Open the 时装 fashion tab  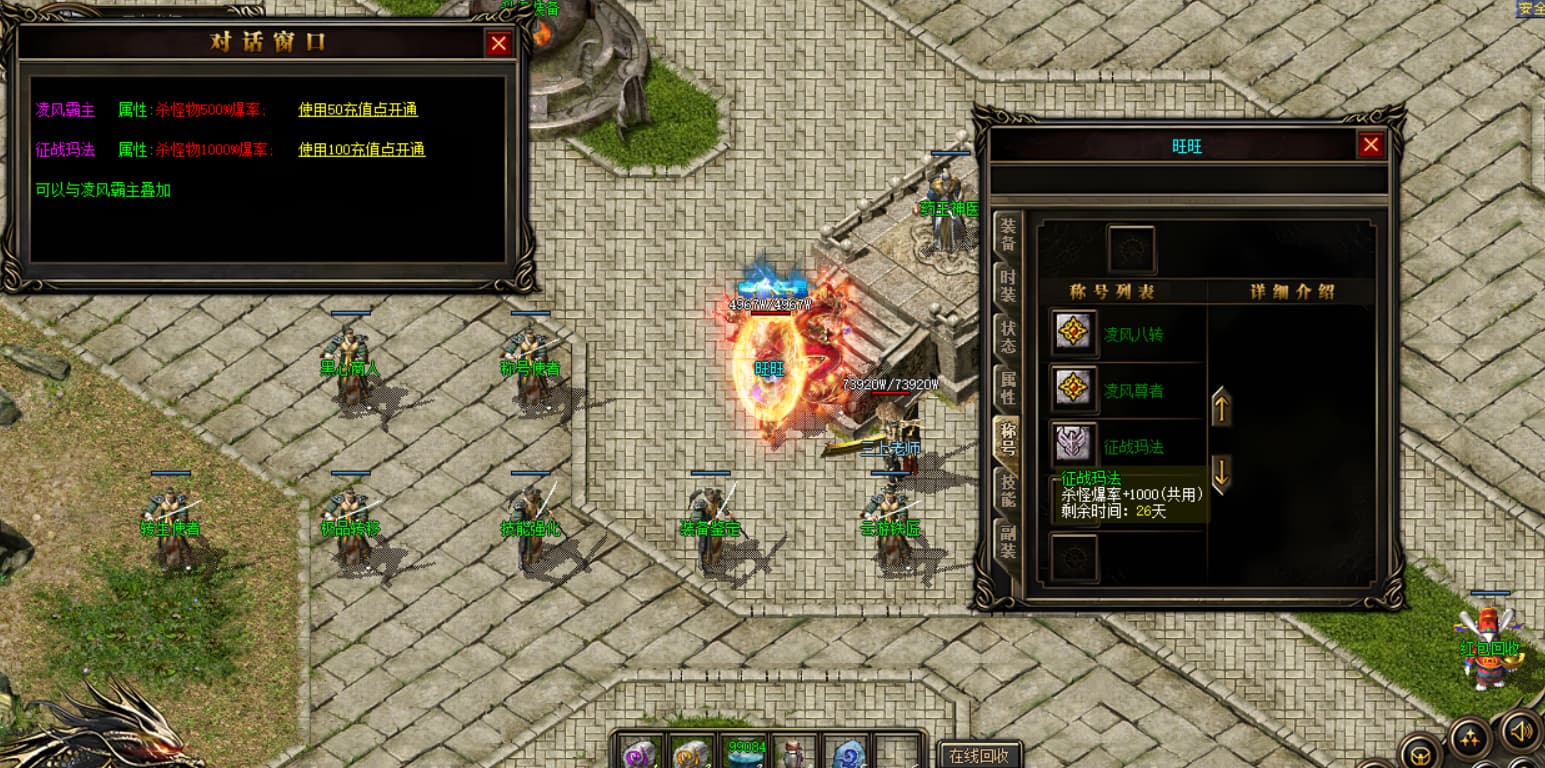pyautogui.click(x=1008, y=286)
